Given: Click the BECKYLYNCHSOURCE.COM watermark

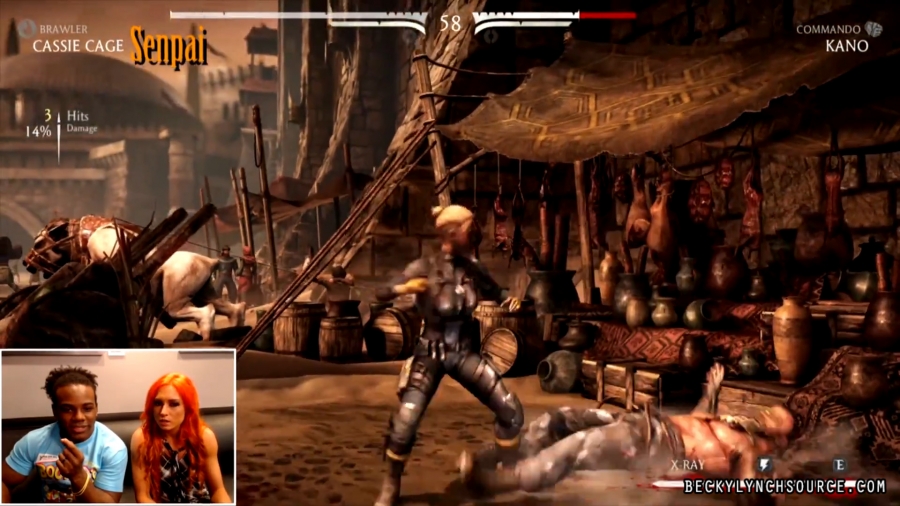Looking at the screenshot, I should 785,487.
